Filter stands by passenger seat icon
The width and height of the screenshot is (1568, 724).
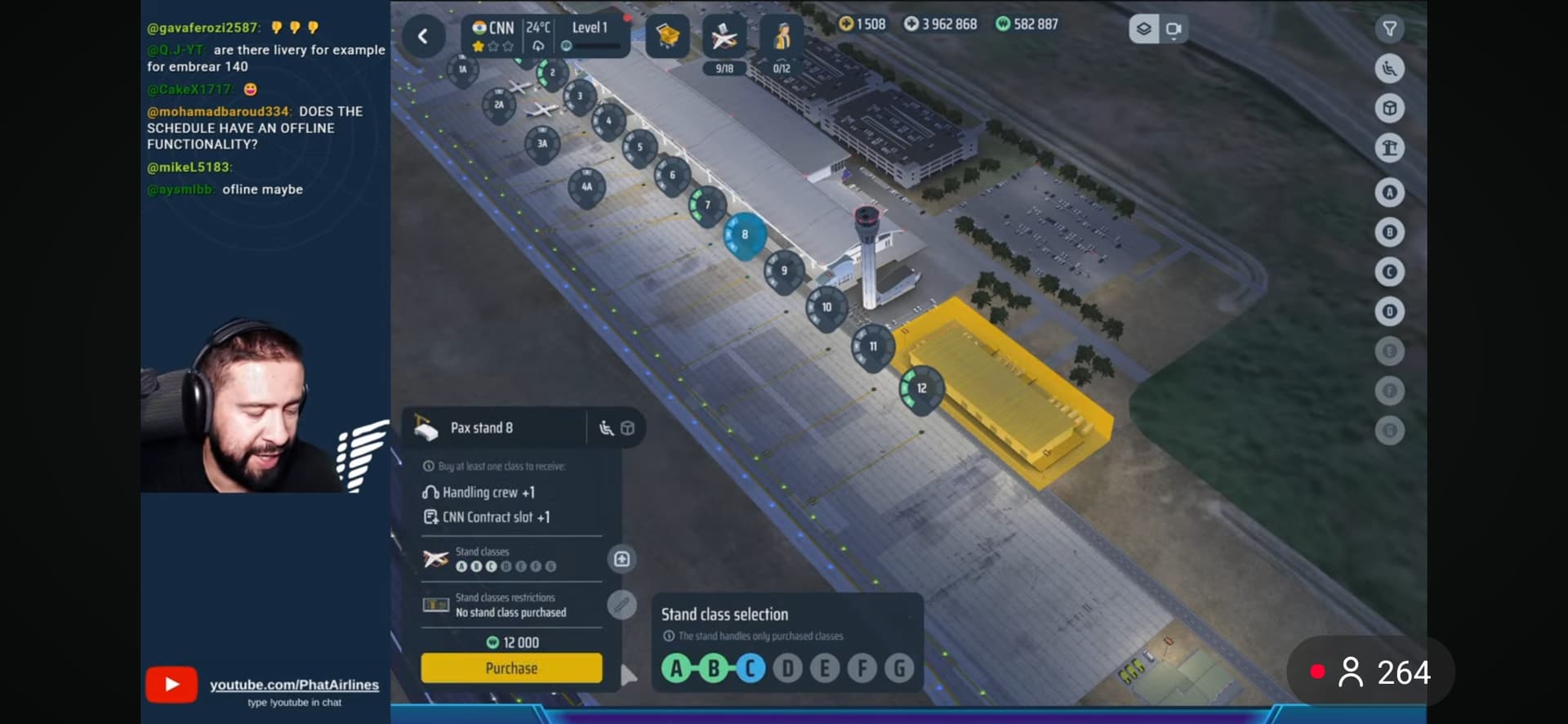[x=1389, y=69]
